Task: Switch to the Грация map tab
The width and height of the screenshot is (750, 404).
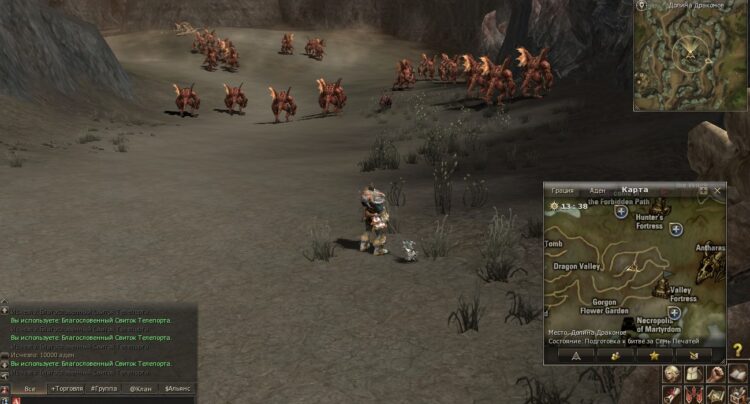Action: coord(563,190)
